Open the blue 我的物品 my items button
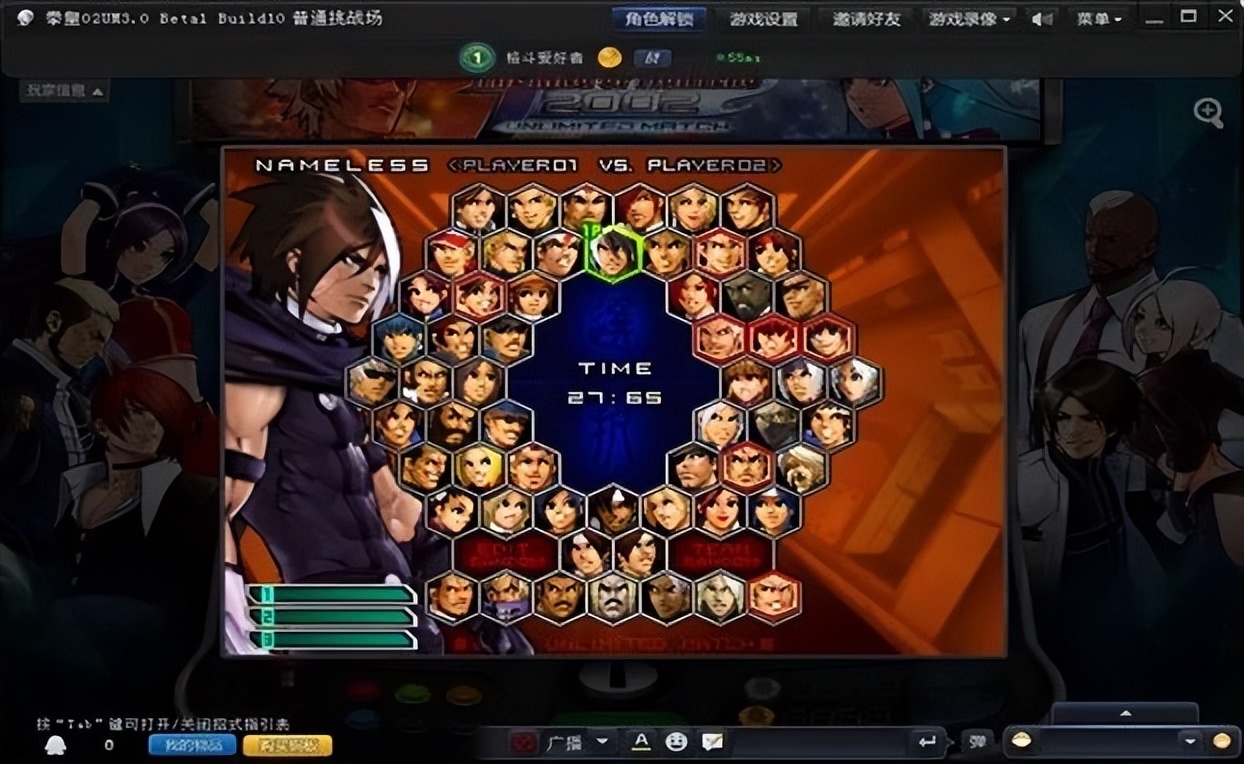 click(x=192, y=745)
